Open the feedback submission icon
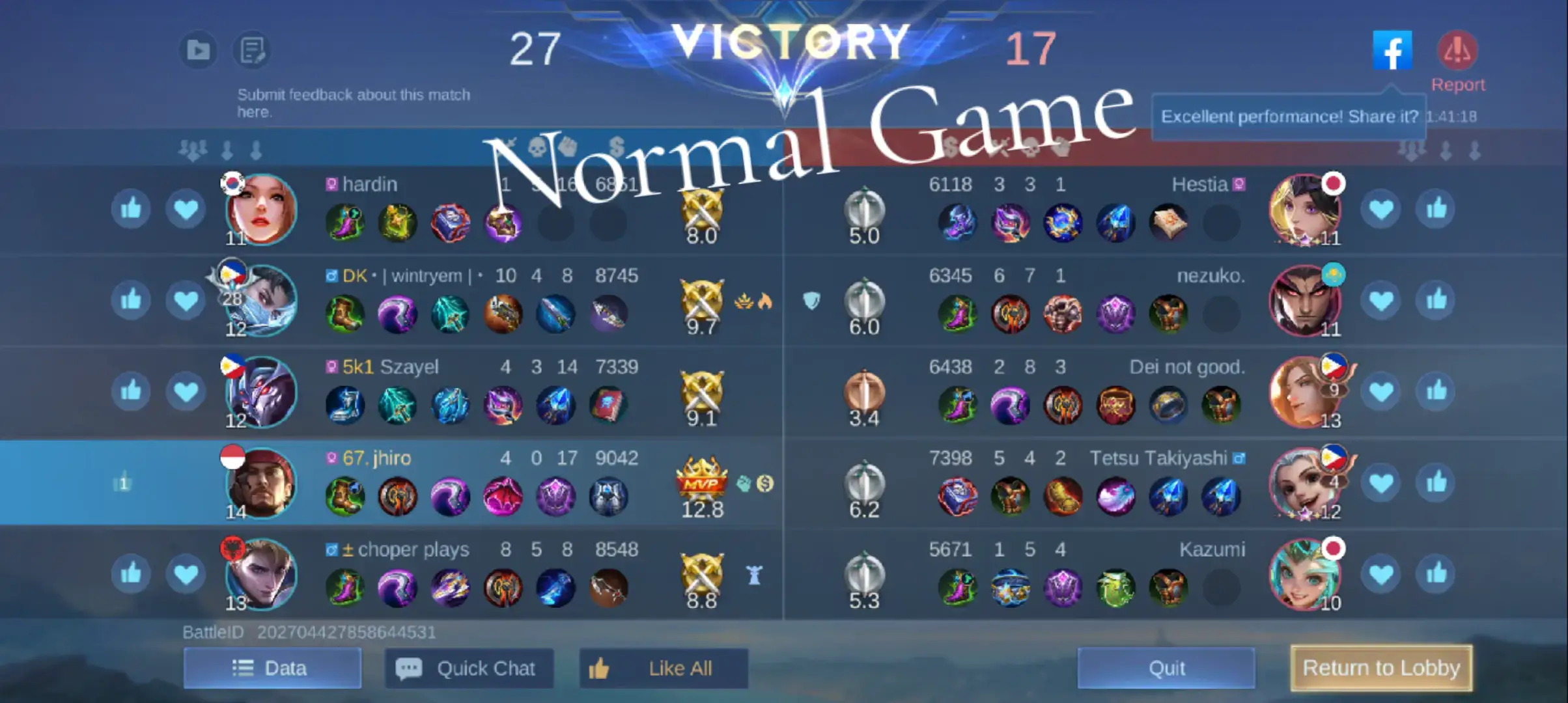Viewport: 1568px width, 703px height. click(x=251, y=49)
